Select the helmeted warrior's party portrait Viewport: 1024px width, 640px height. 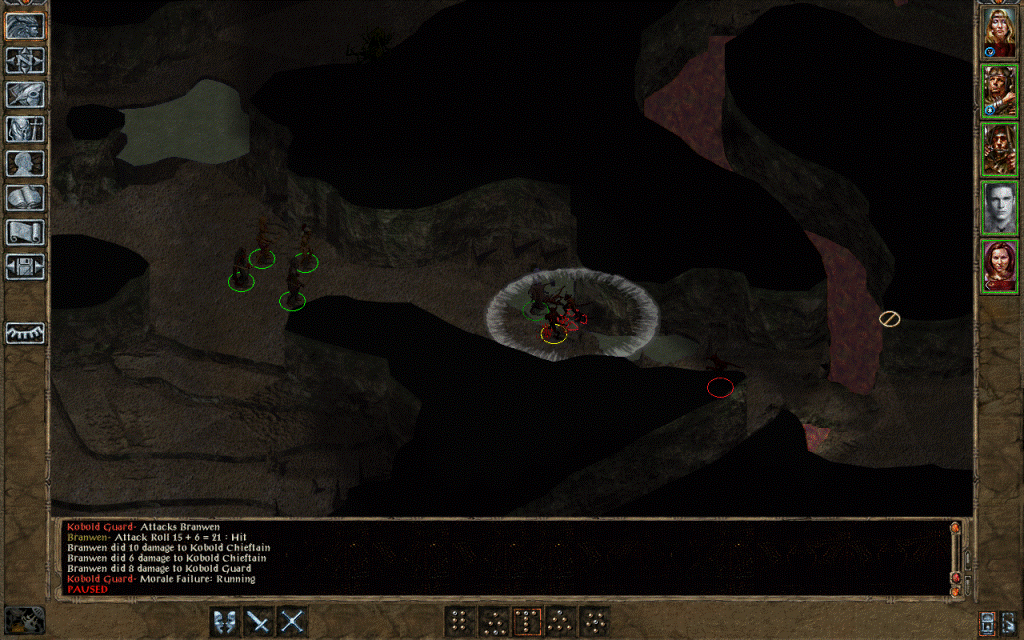[999, 91]
